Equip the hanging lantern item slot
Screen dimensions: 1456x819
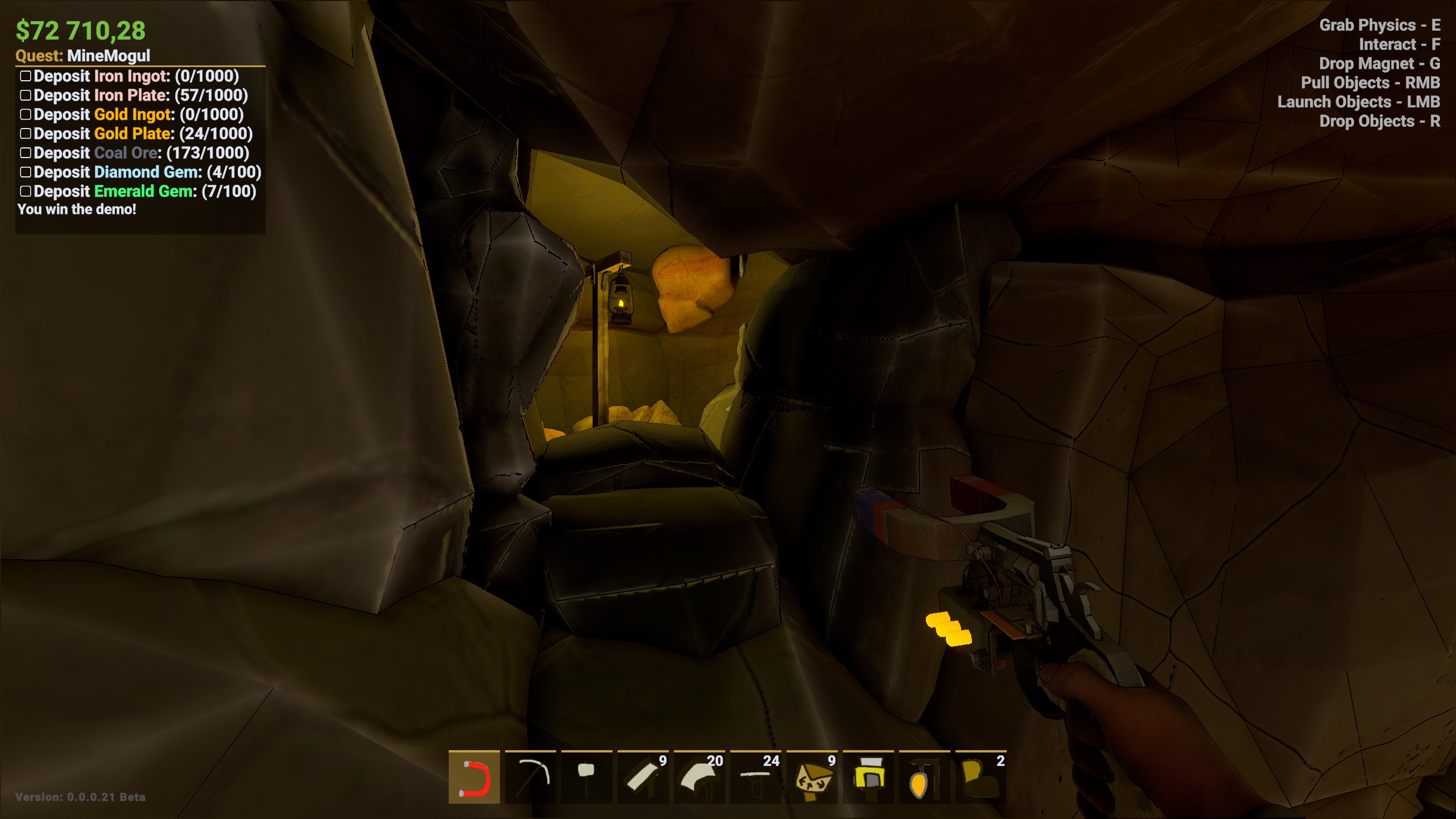coord(924,777)
